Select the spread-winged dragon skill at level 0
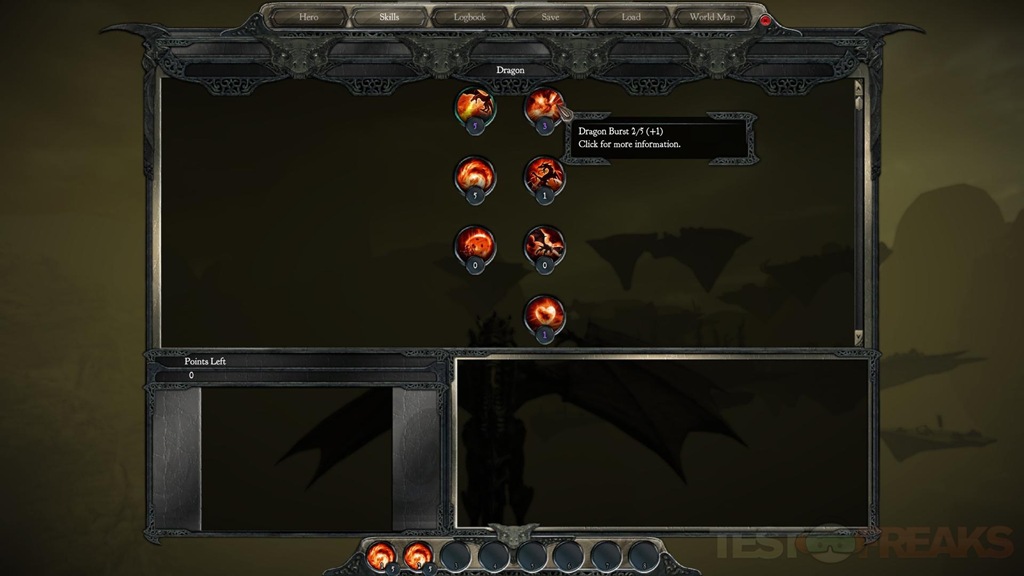 click(x=544, y=244)
